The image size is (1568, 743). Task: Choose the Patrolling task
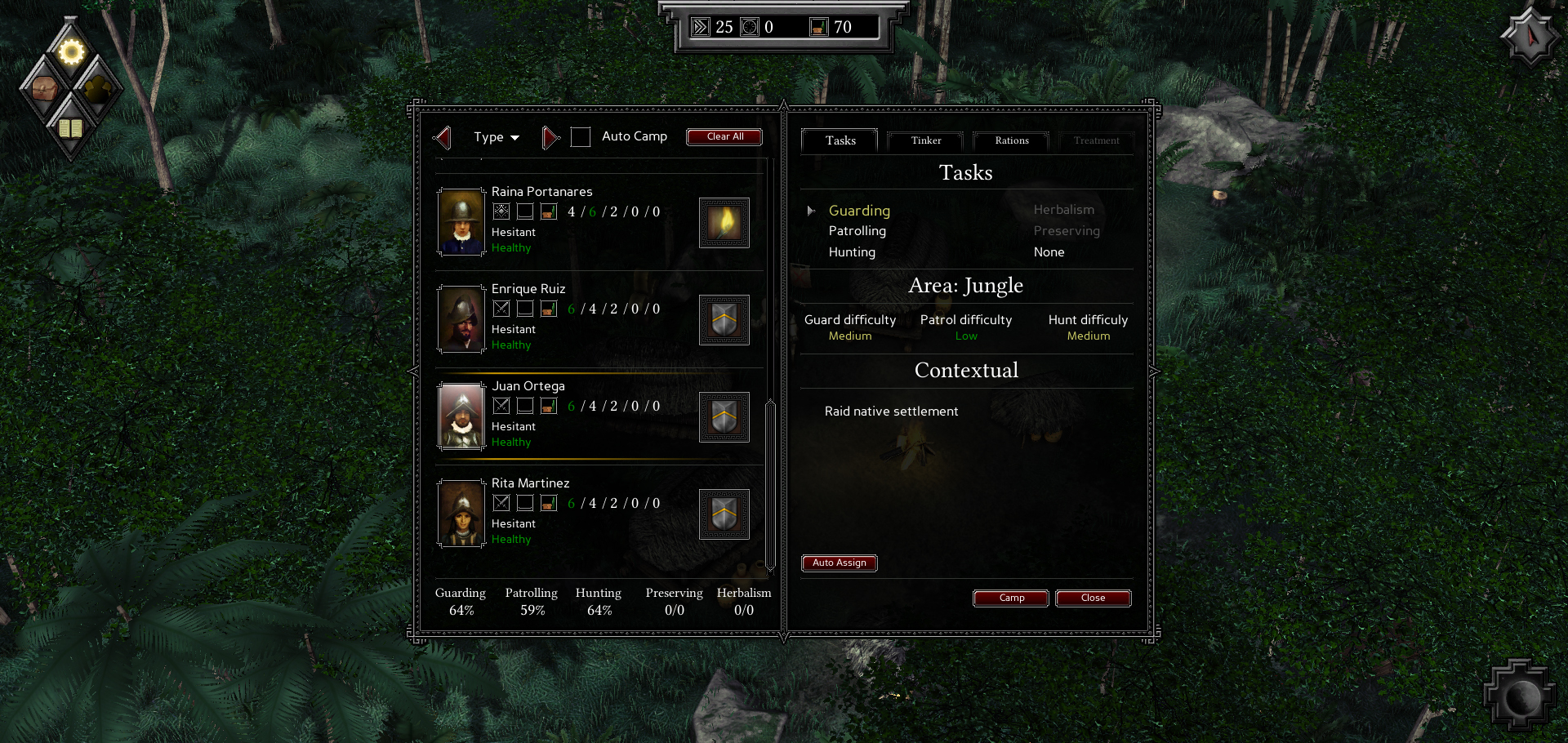click(857, 231)
